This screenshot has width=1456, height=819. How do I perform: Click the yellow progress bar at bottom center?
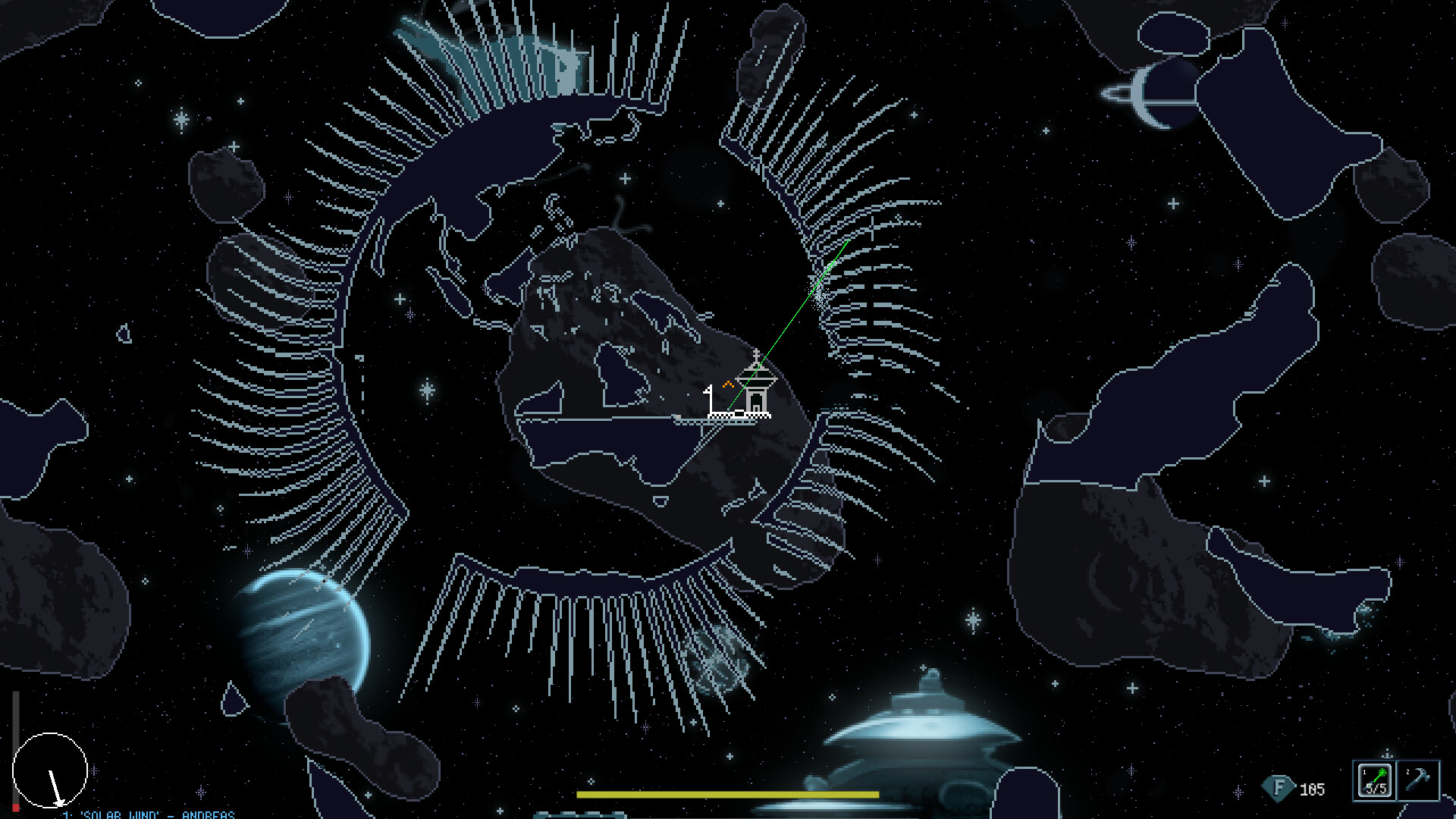click(728, 794)
